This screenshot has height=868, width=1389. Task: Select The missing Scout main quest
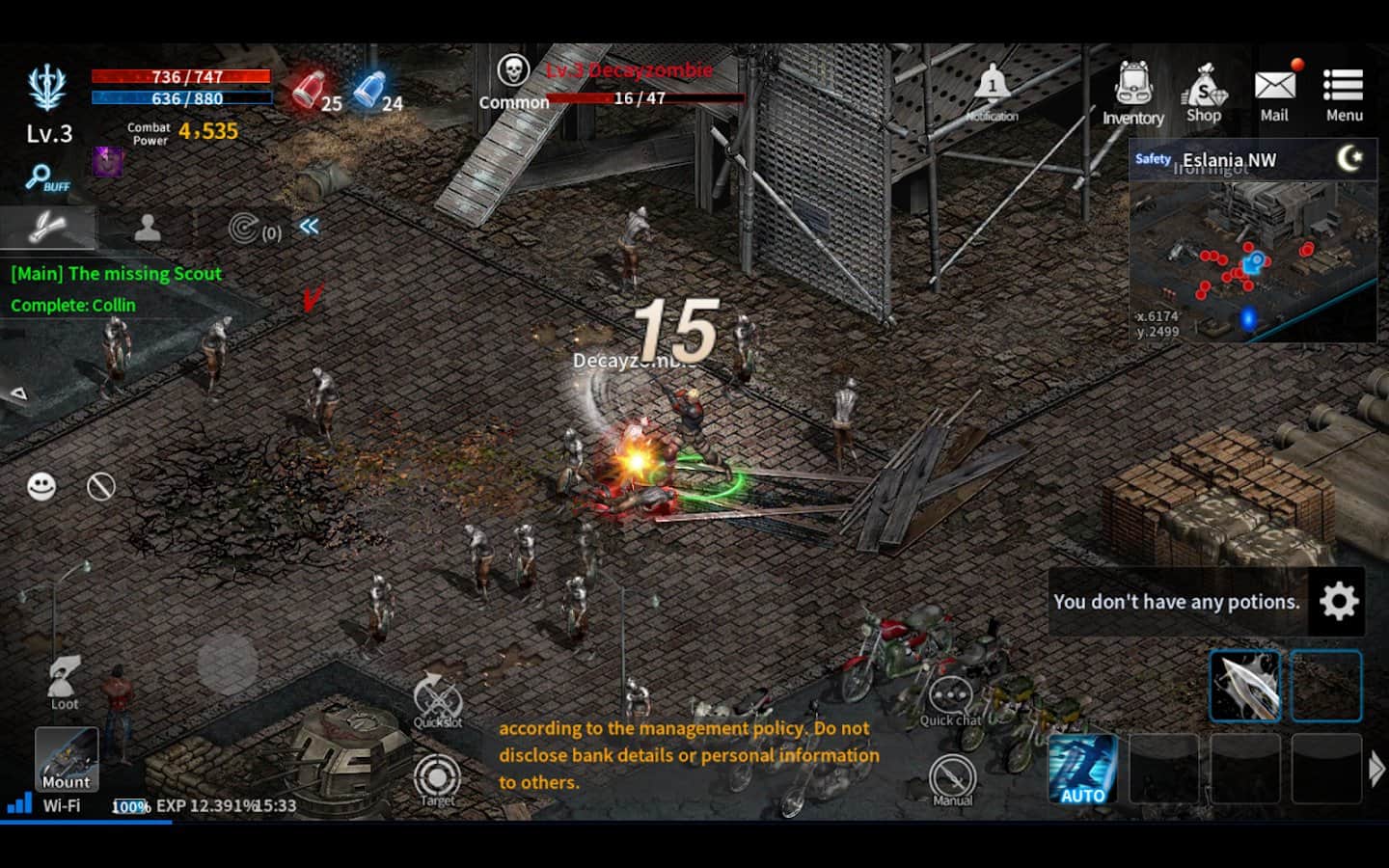click(x=116, y=274)
